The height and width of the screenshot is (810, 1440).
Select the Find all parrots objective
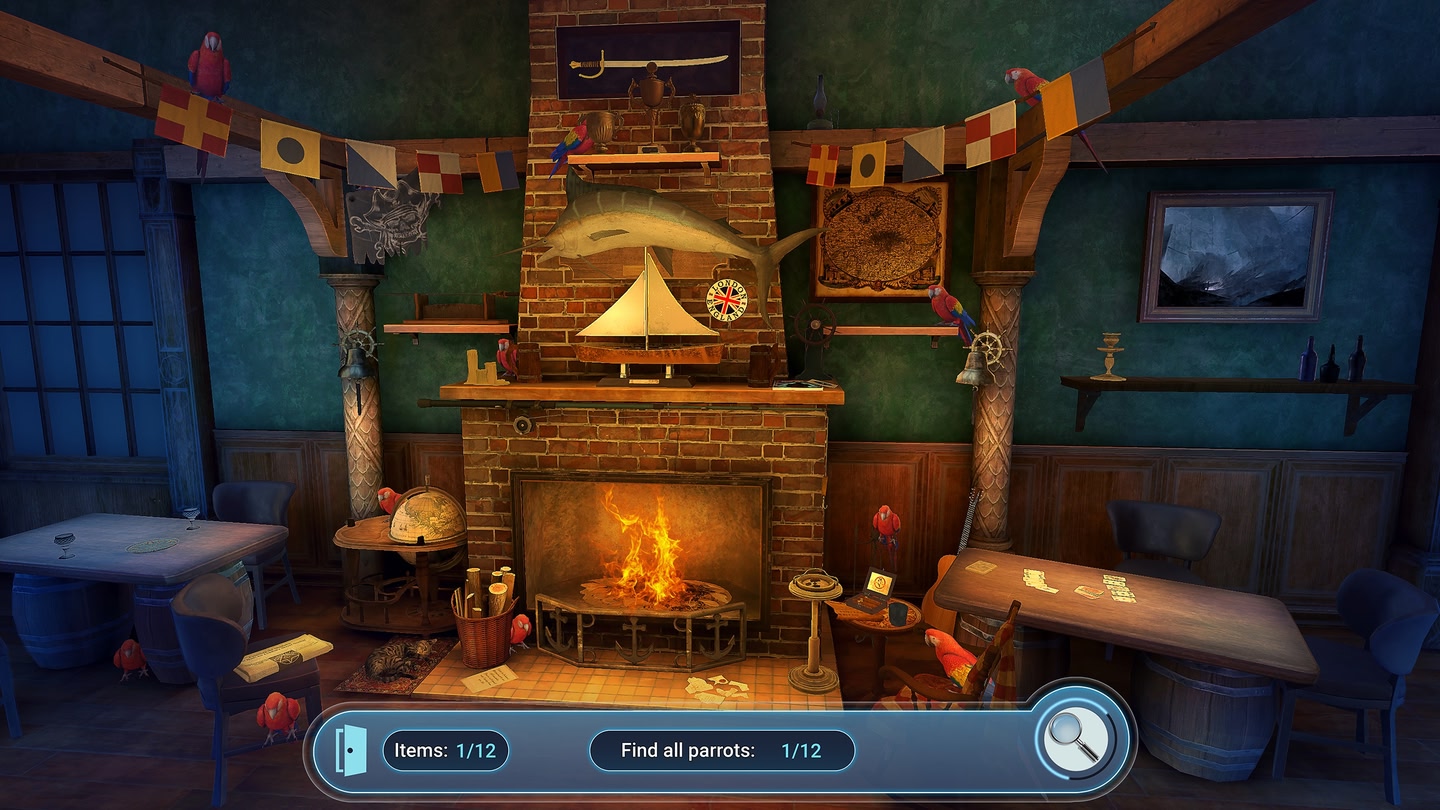click(x=721, y=751)
